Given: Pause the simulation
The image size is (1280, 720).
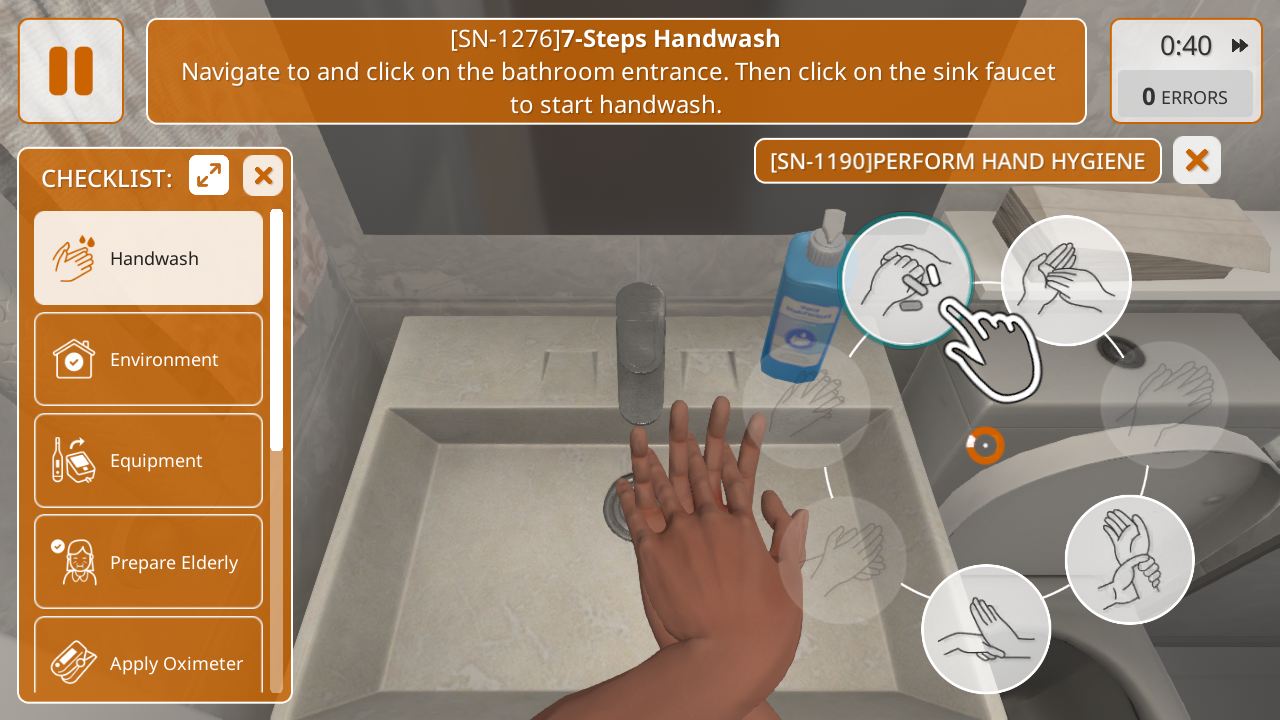Looking at the screenshot, I should pyautogui.click(x=71, y=71).
